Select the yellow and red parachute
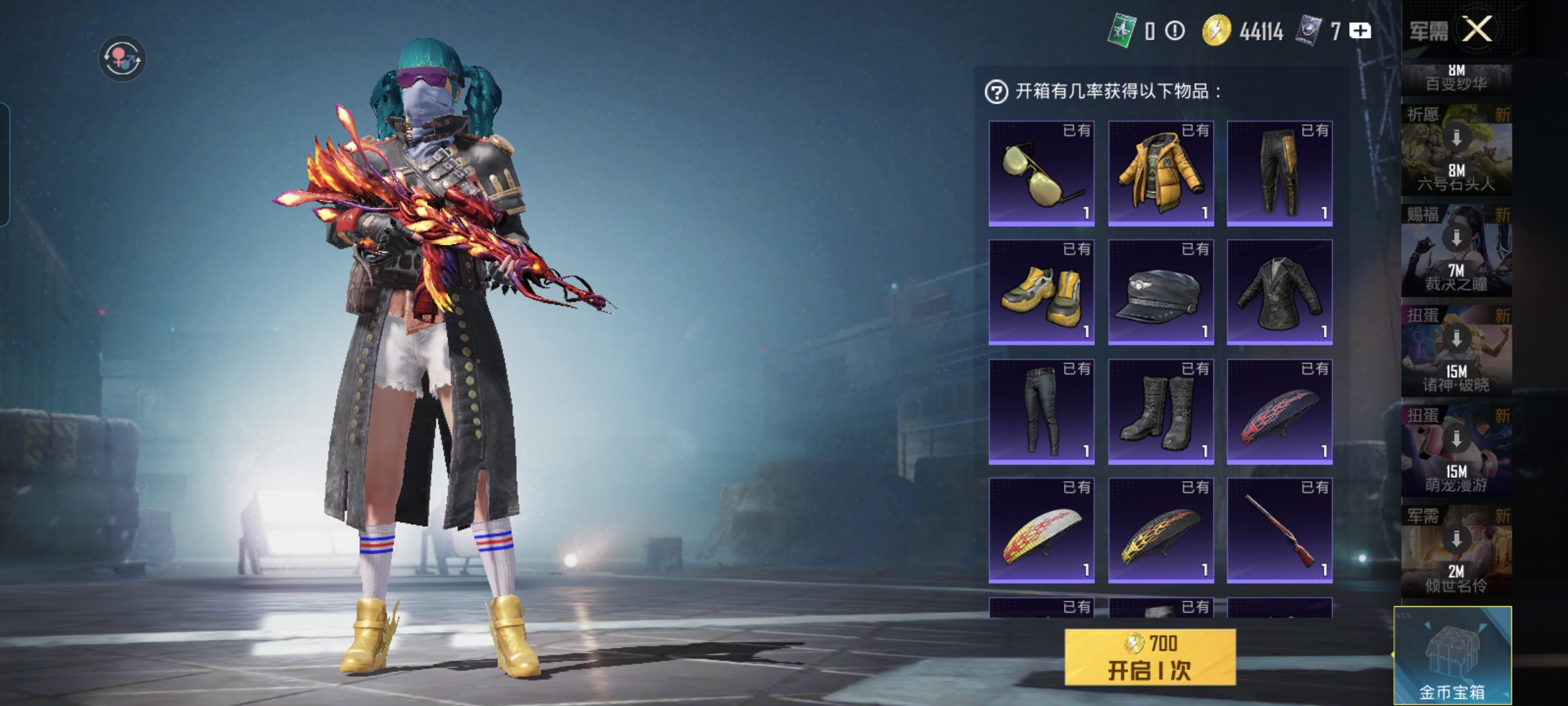Image resolution: width=1568 pixels, height=706 pixels. click(x=1041, y=531)
